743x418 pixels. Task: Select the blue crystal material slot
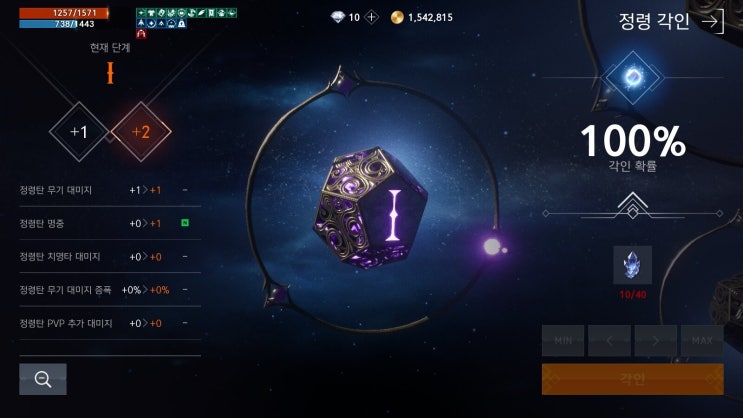click(x=632, y=266)
